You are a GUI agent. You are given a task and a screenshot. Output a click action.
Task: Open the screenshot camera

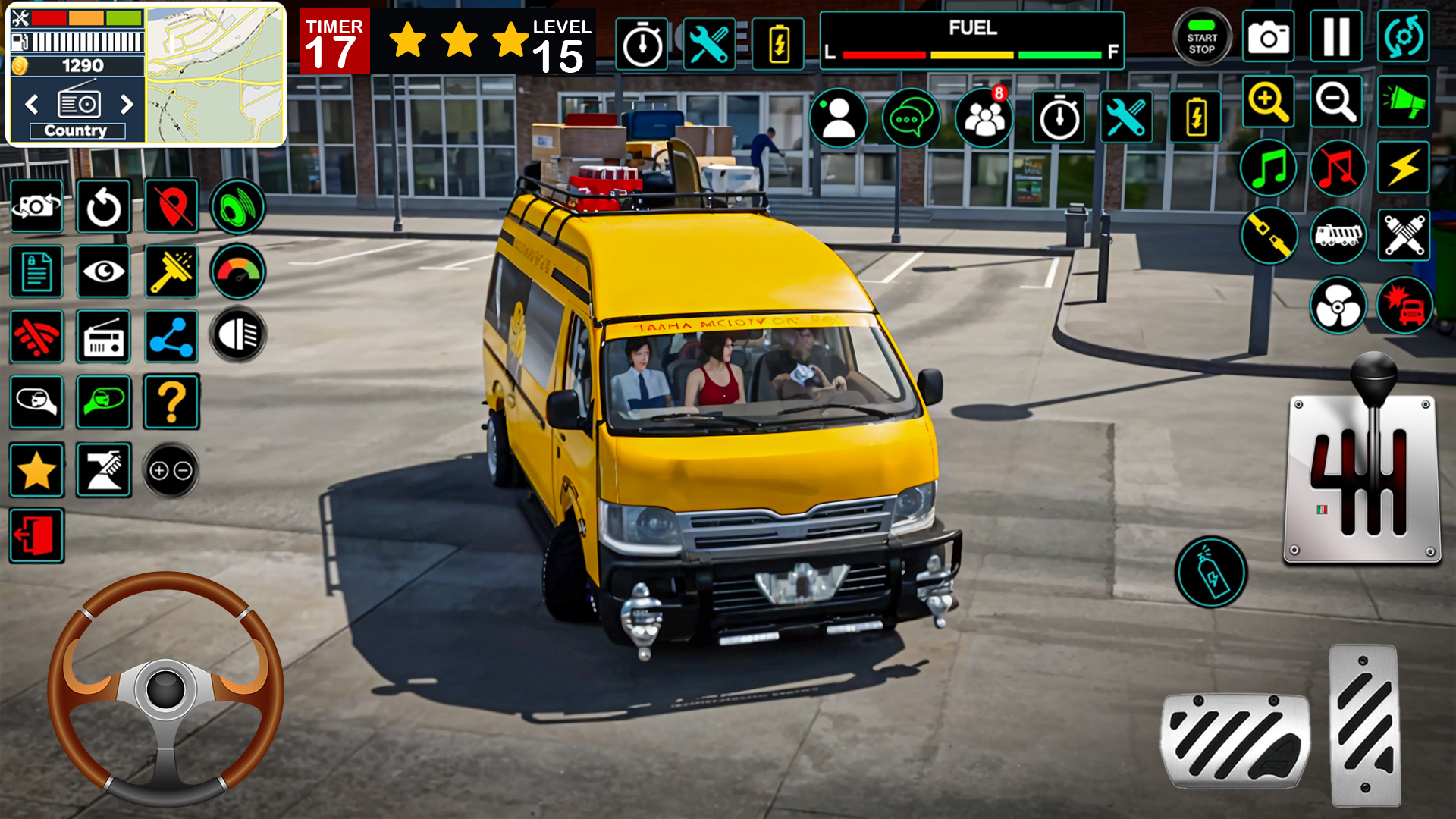click(x=1268, y=36)
